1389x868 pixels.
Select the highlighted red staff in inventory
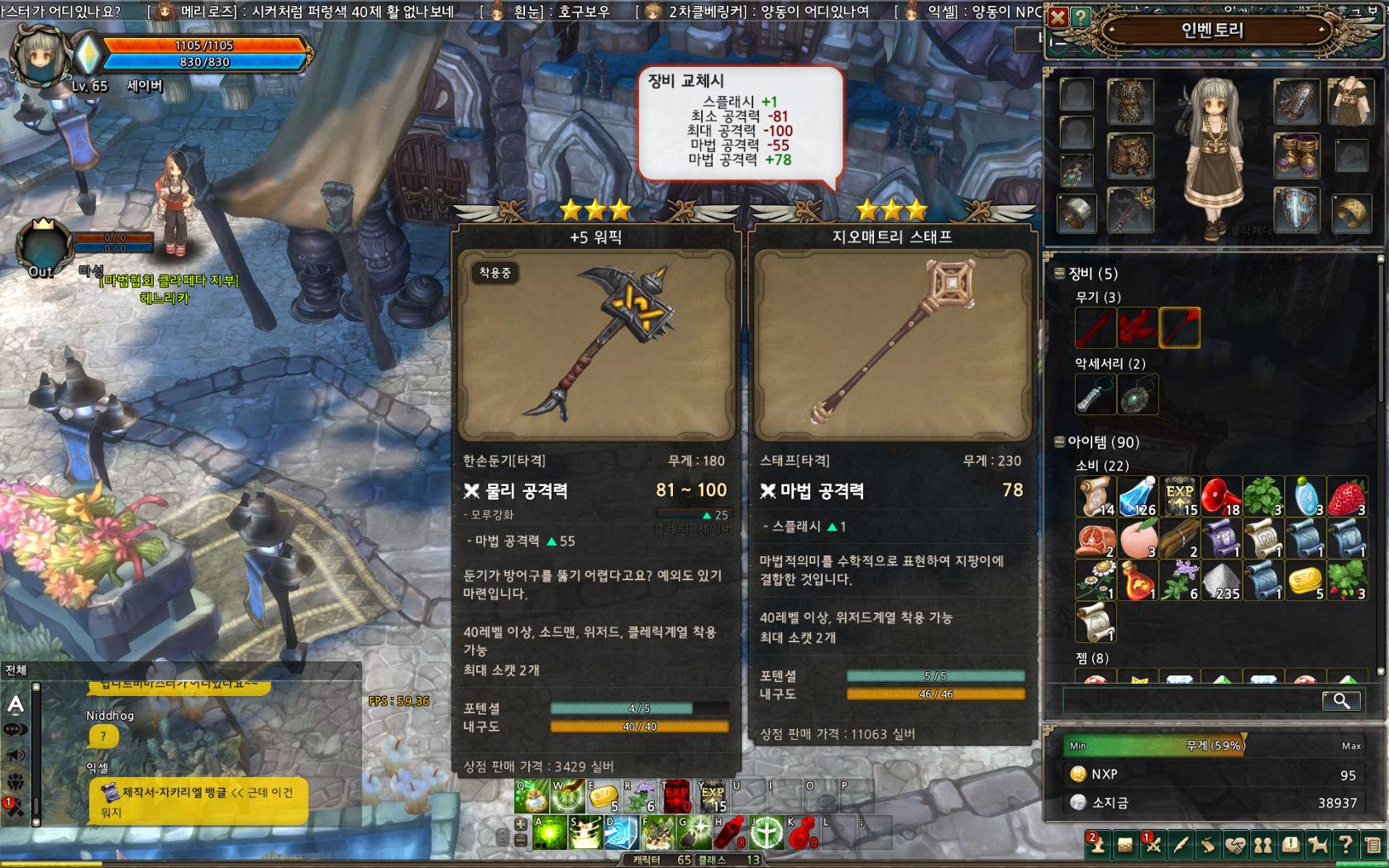pos(1179,327)
